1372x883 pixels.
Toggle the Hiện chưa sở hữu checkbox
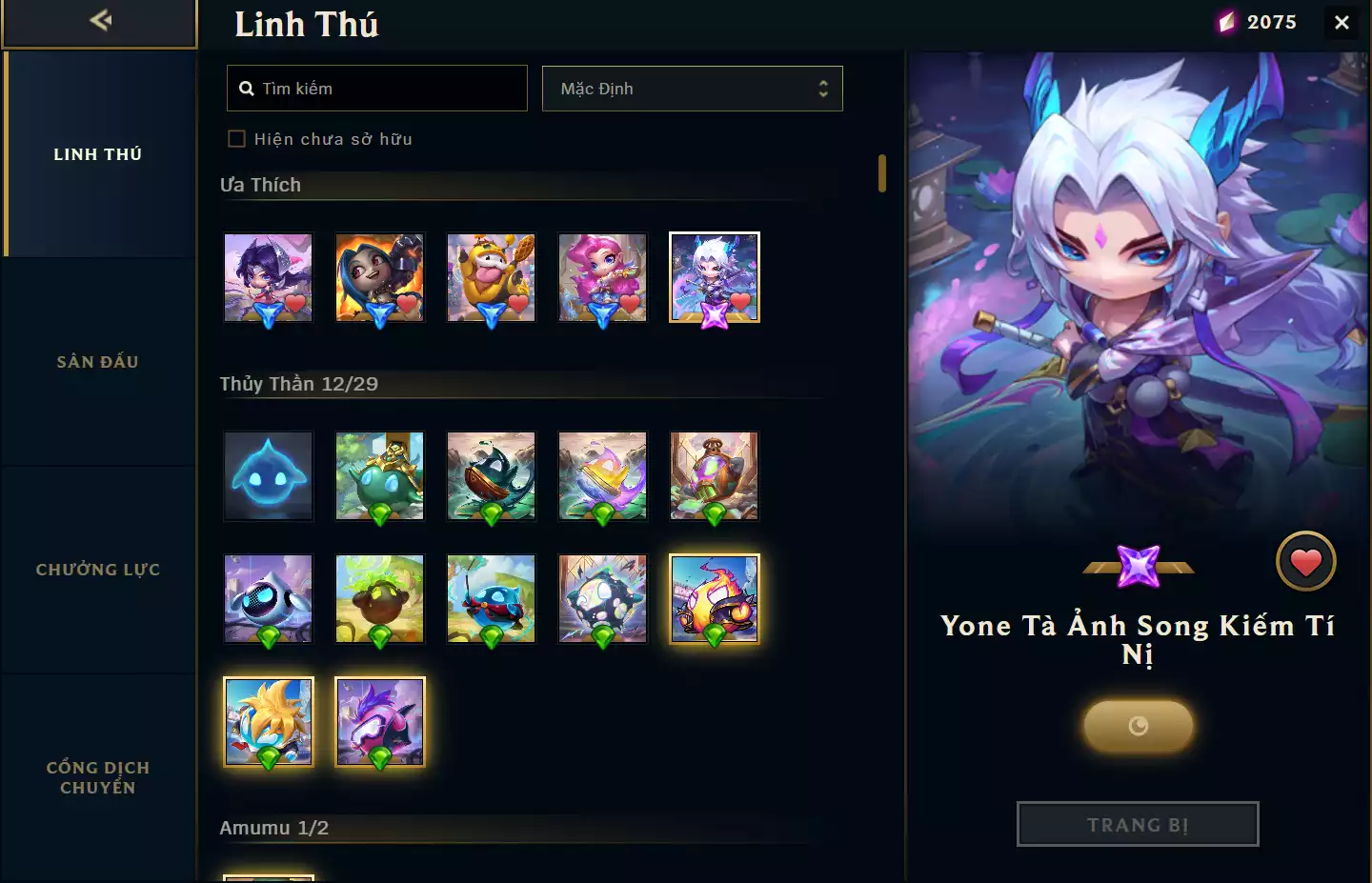(x=237, y=139)
